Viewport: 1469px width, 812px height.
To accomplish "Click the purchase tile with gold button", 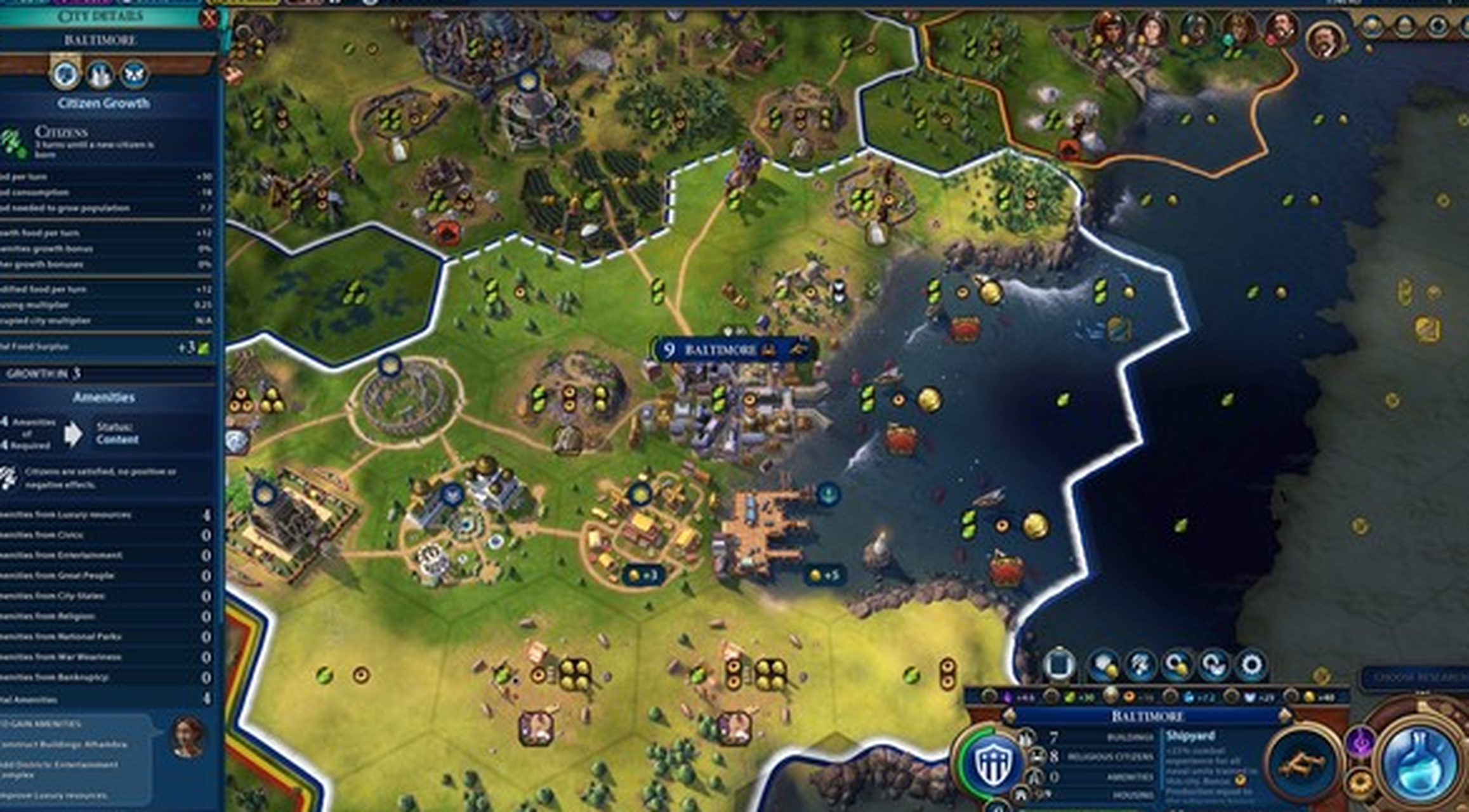I will 1105,665.
